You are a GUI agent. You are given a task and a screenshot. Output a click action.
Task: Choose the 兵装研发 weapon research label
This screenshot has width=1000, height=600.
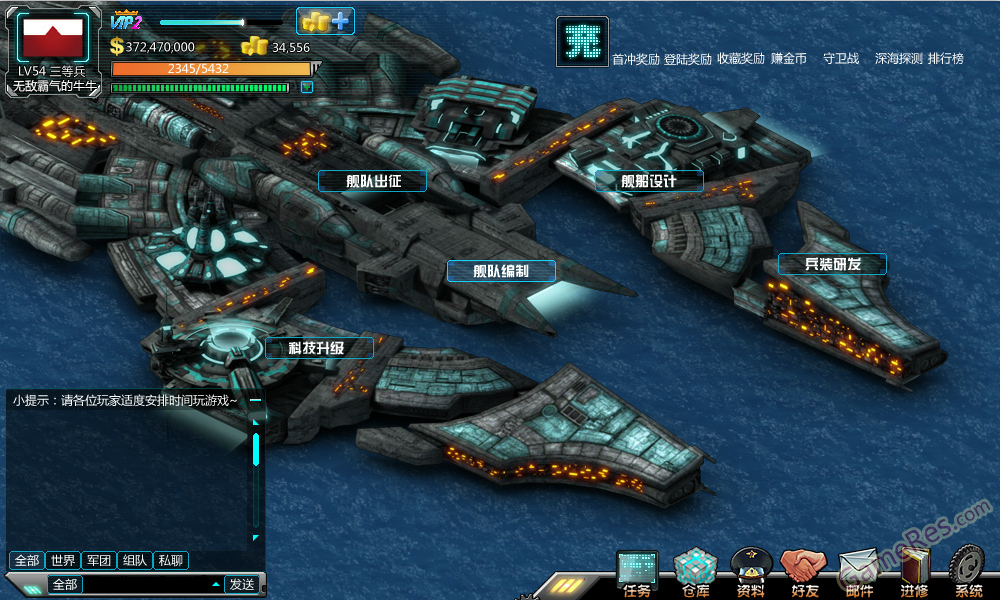coord(832,265)
